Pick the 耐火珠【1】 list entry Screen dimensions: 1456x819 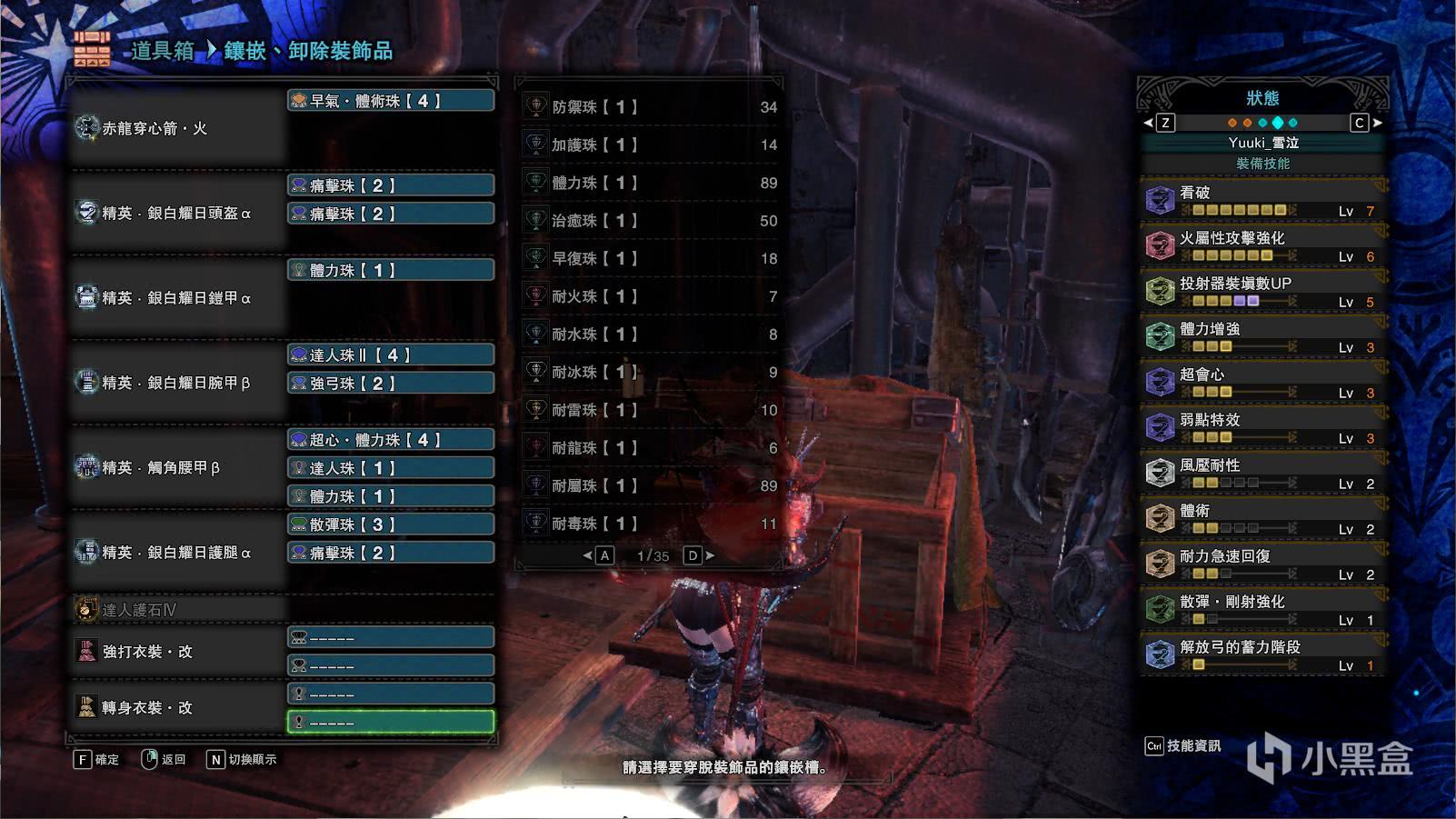click(x=651, y=297)
